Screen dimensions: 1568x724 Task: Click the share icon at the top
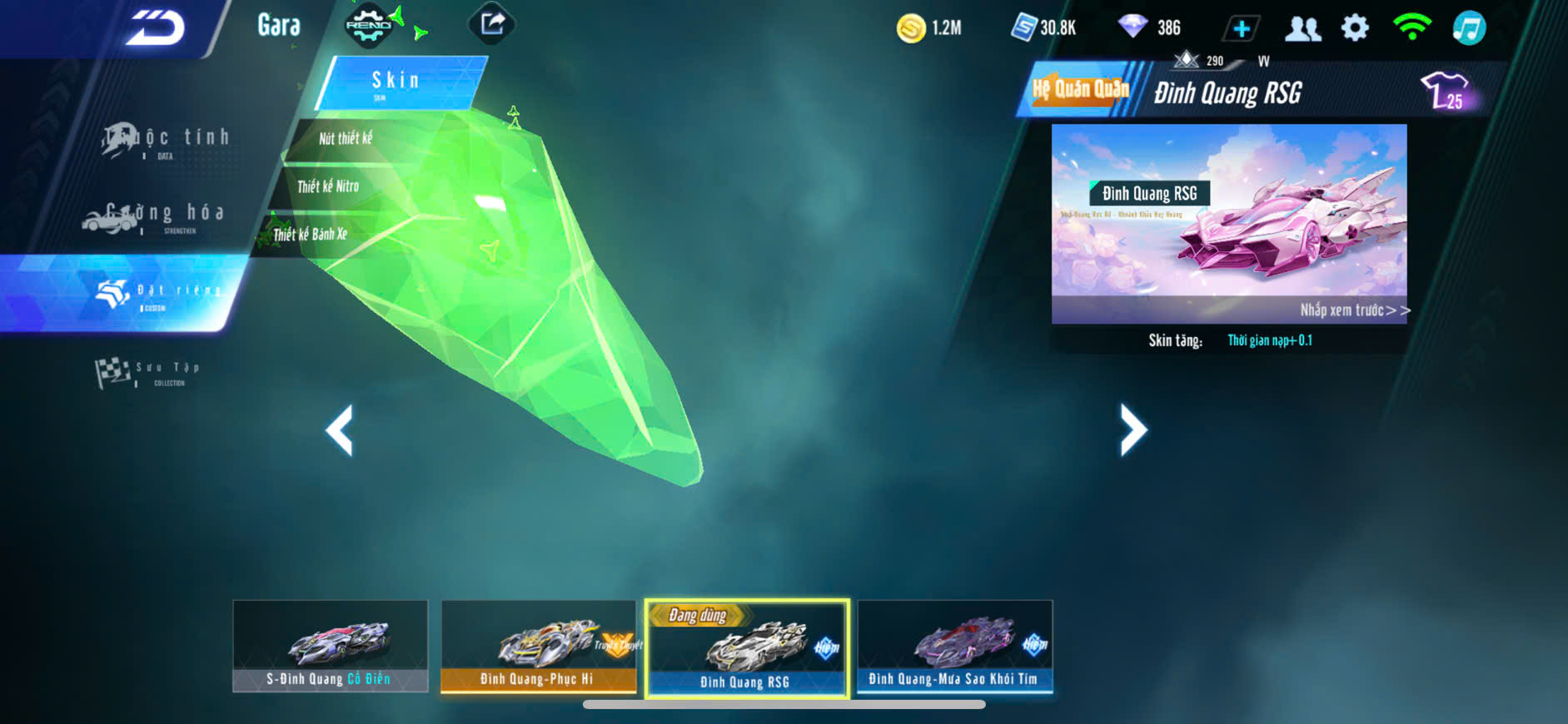tap(492, 24)
